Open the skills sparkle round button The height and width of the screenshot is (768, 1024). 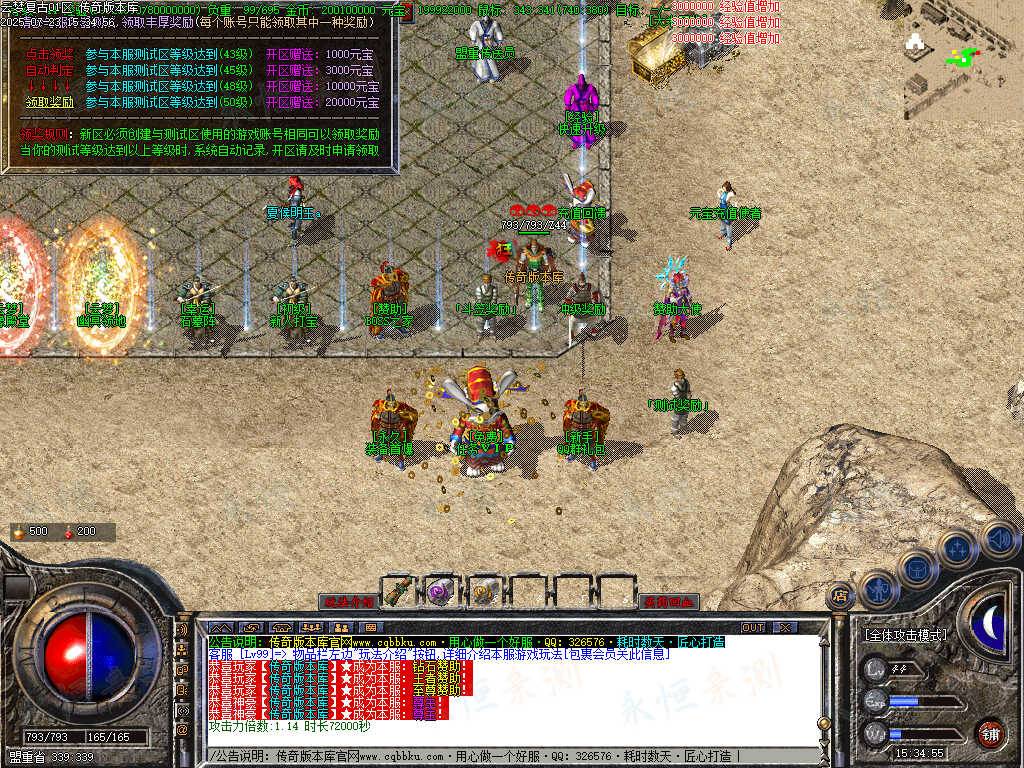click(x=957, y=548)
